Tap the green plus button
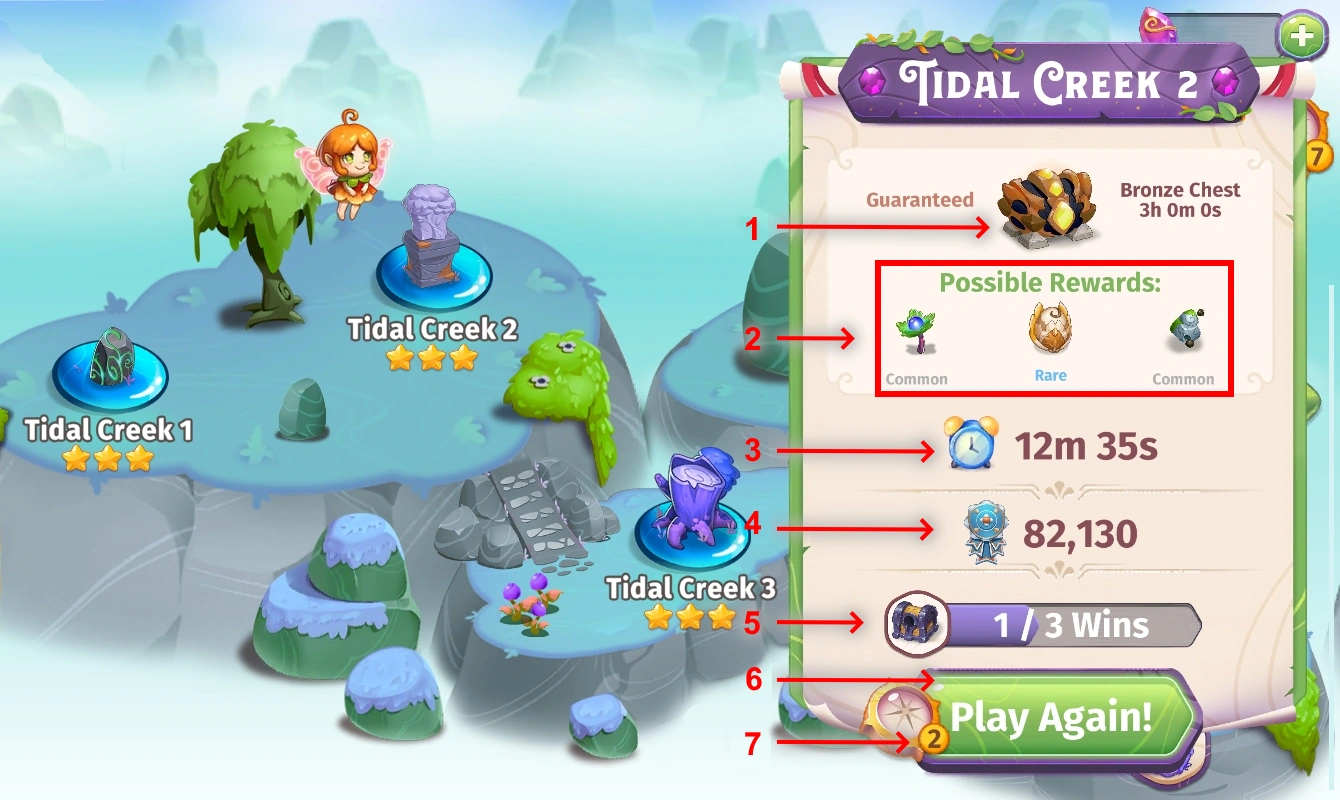 pos(1301,33)
